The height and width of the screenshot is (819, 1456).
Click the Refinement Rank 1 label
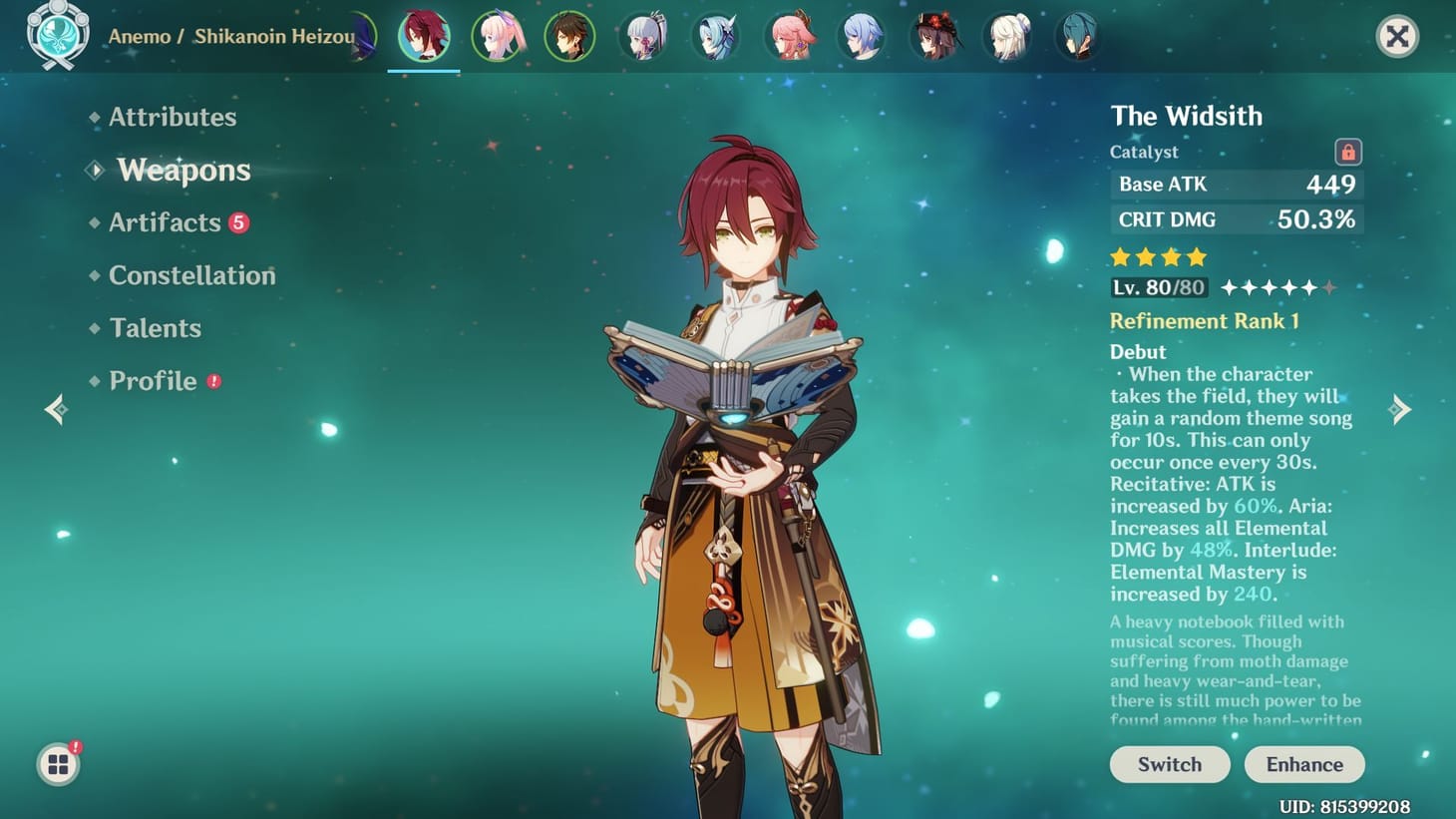click(1206, 320)
